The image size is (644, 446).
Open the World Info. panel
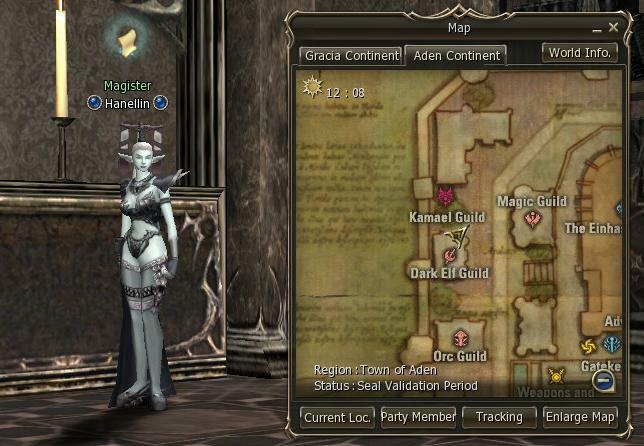(x=580, y=53)
